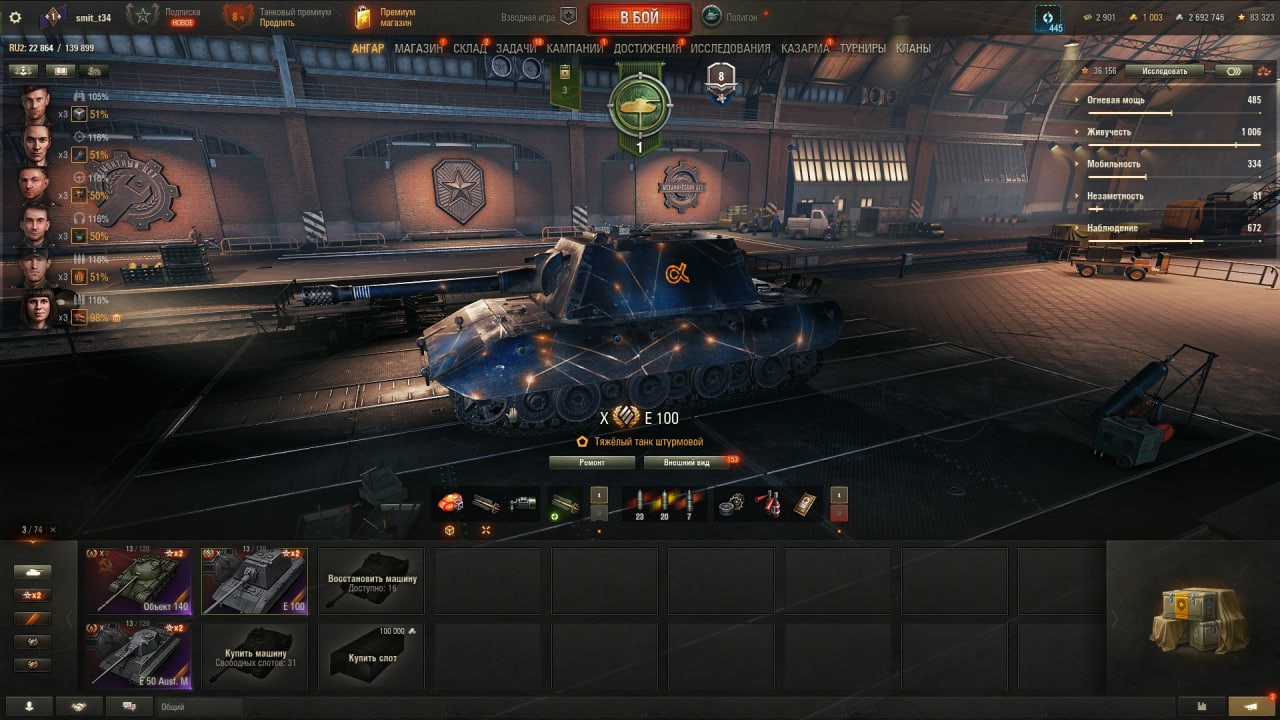View the ТУРНИРЫ tab

click(862, 48)
